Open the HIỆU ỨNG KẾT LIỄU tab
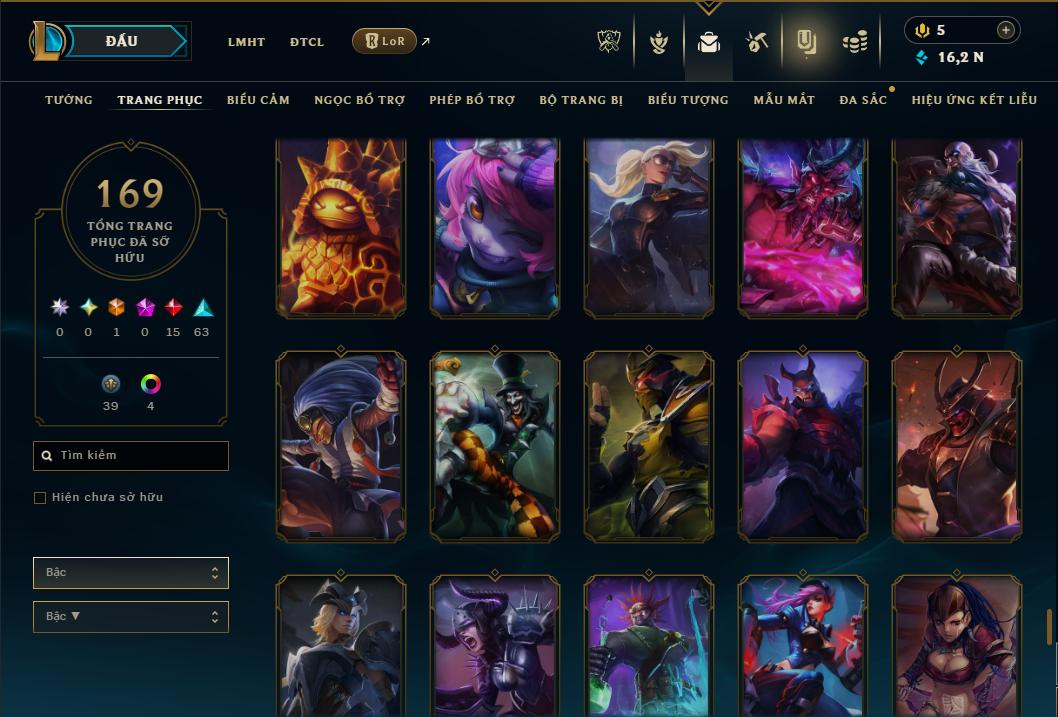1058x717 pixels. 974,100
